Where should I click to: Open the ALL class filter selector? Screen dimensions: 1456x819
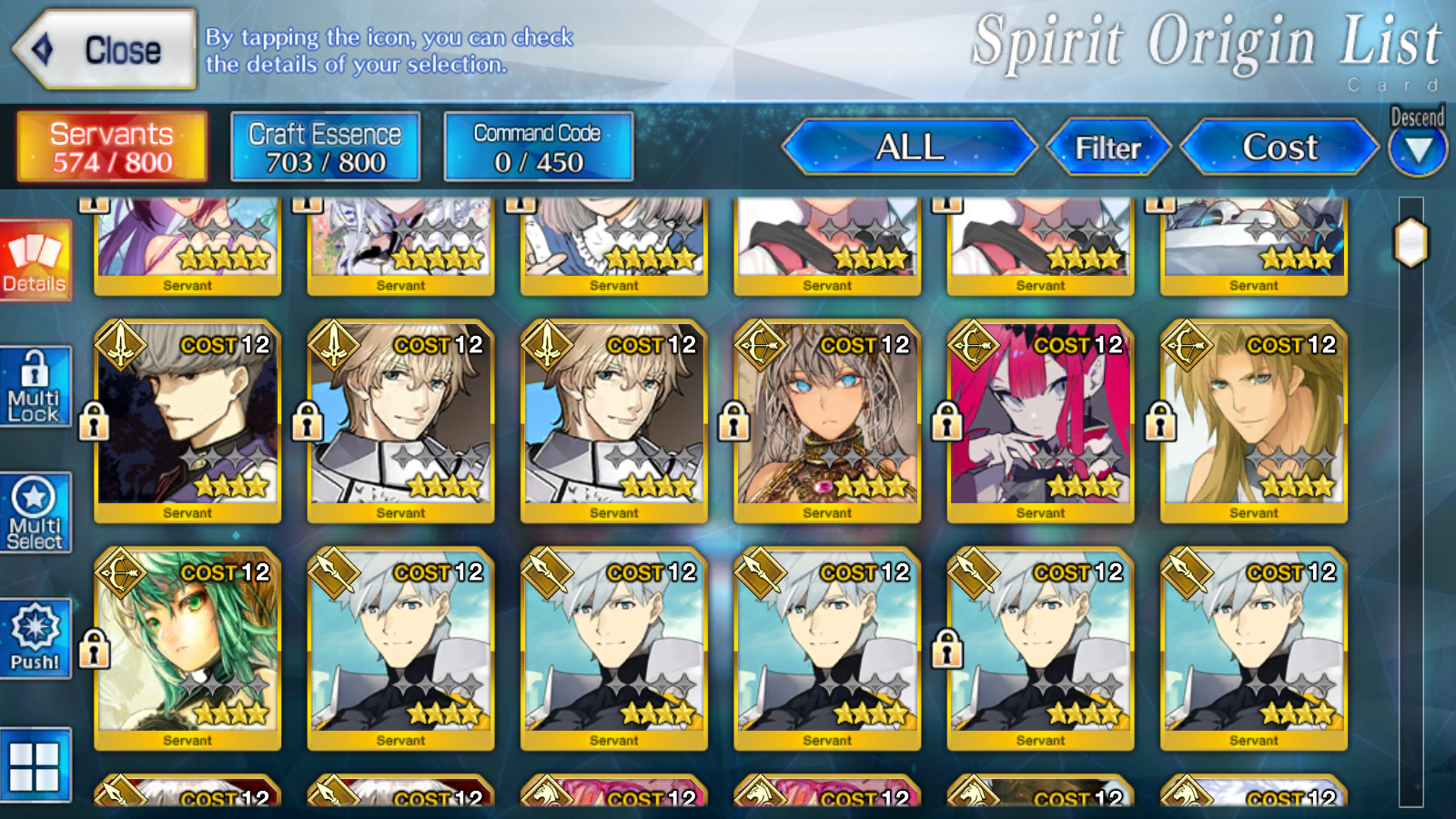[908, 147]
